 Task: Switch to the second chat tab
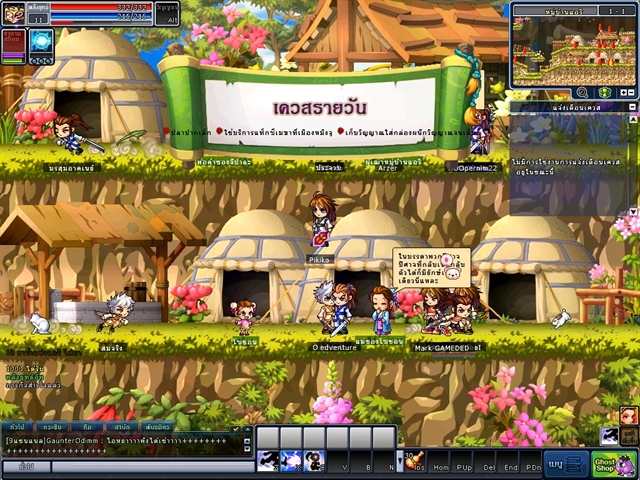point(51,428)
